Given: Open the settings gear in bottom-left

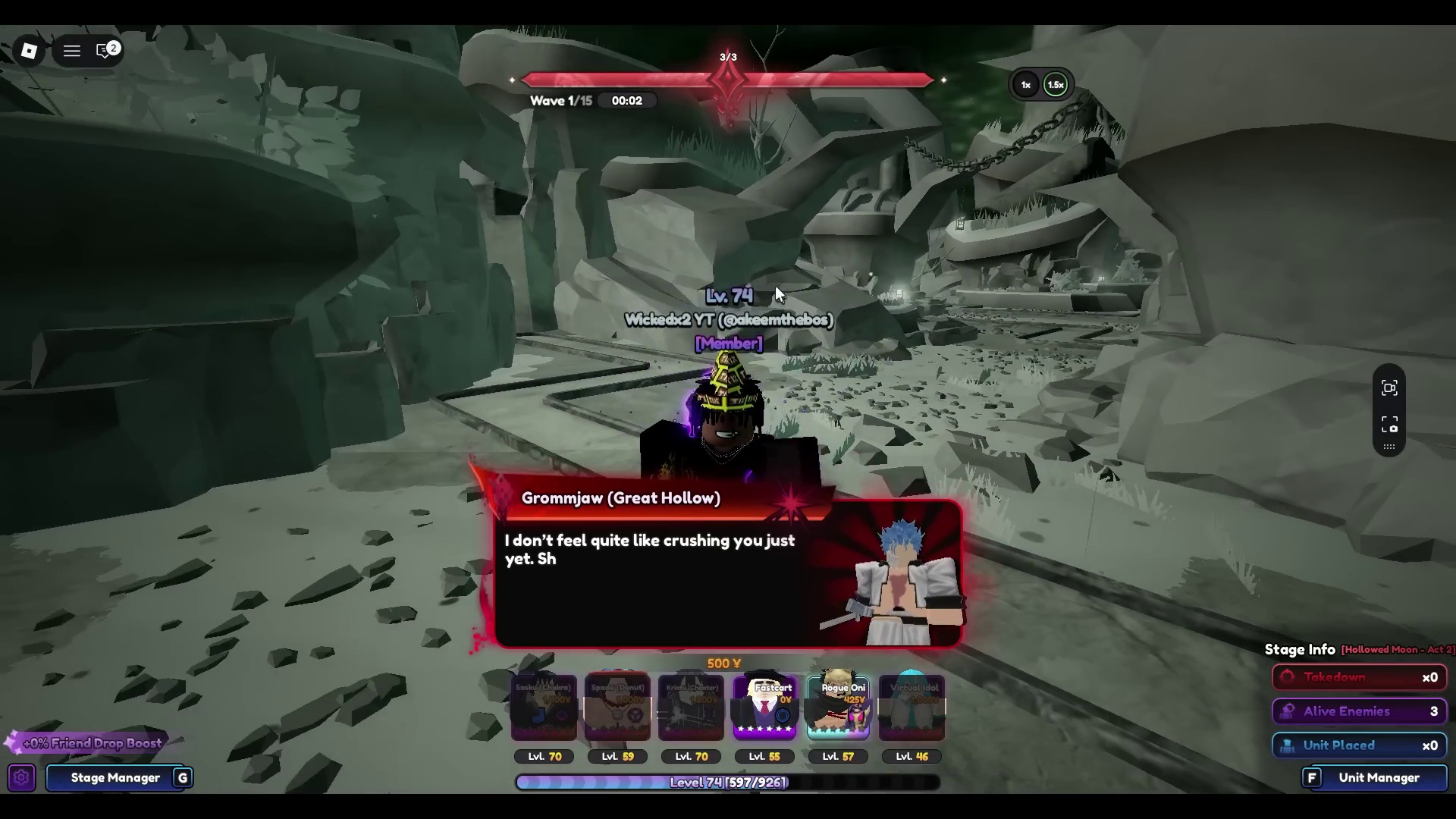Looking at the screenshot, I should coord(20,777).
